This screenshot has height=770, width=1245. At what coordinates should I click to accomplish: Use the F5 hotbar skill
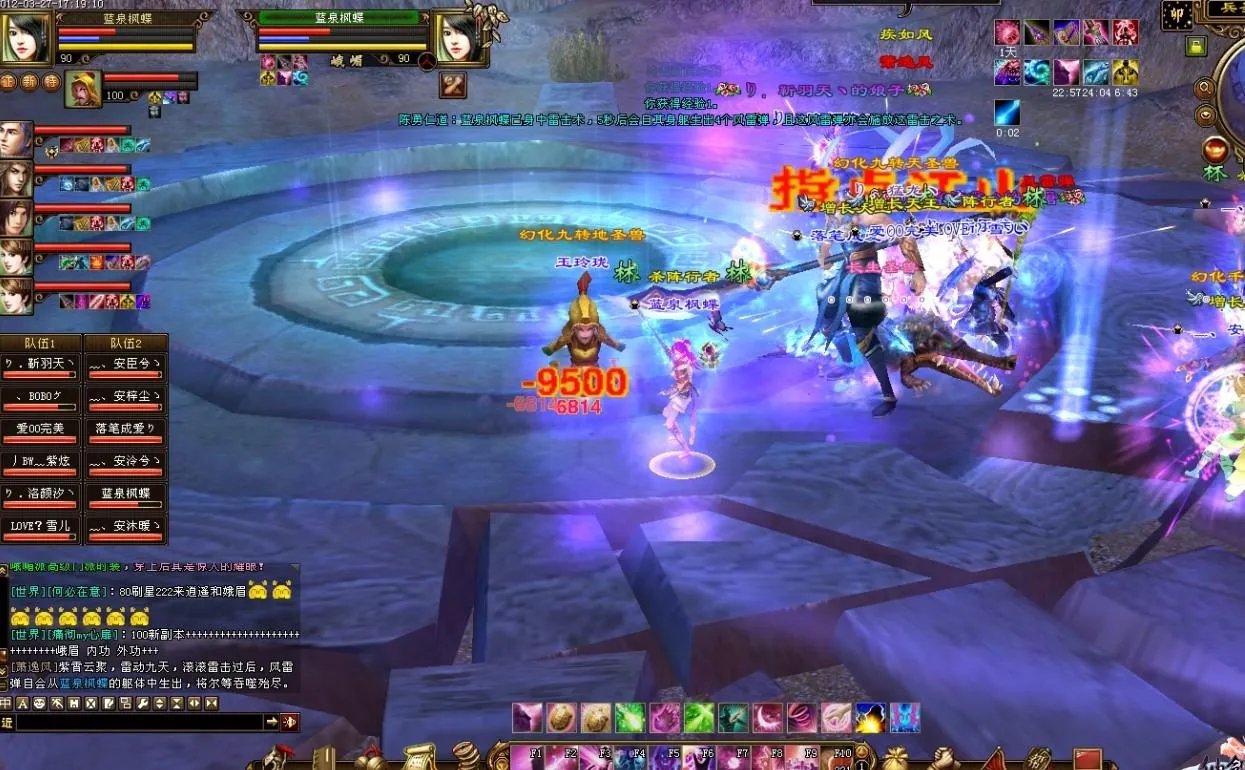pyautogui.click(x=665, y=757)
